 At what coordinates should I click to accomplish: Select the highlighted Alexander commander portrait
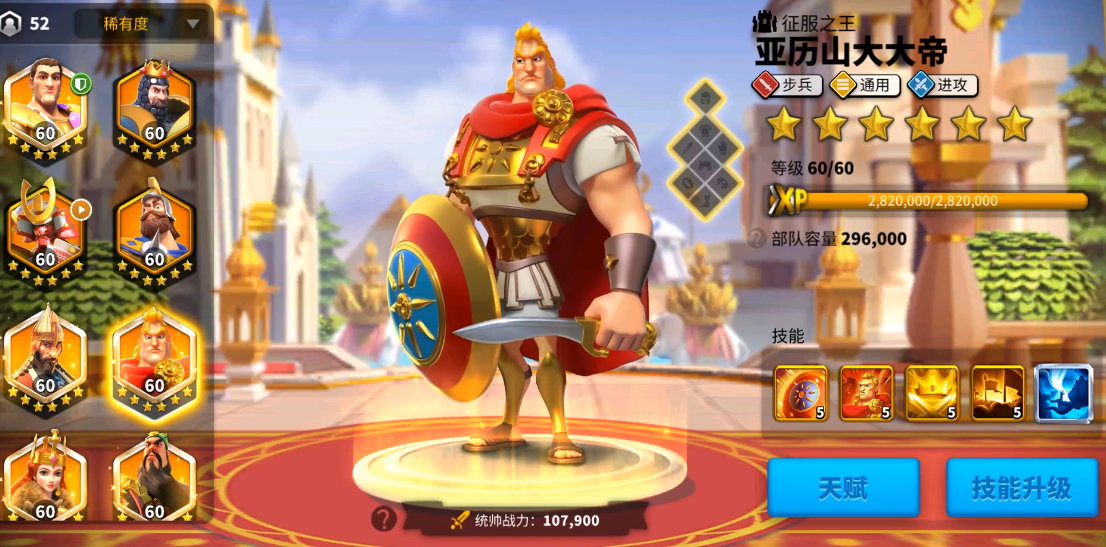click(154, 354)
